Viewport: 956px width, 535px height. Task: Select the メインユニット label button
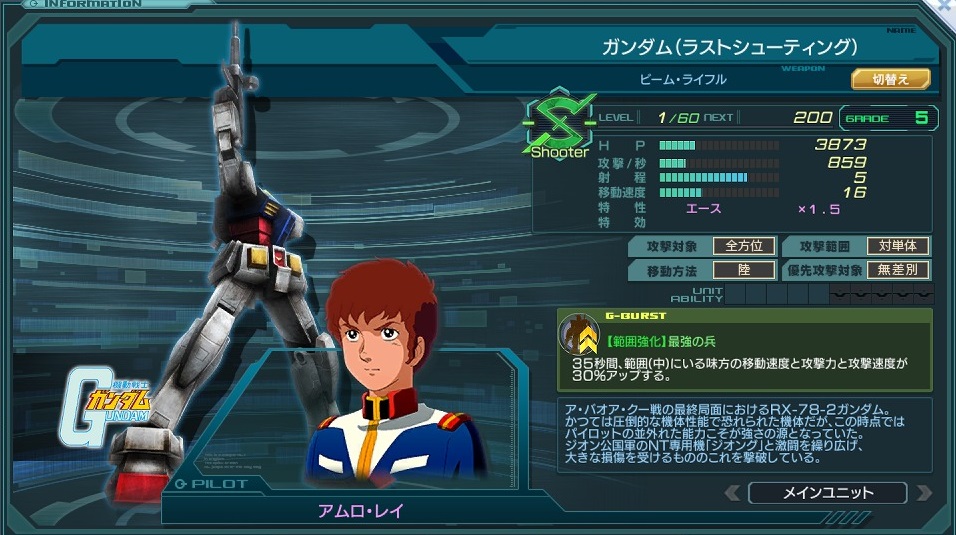[x=827, y=493]
